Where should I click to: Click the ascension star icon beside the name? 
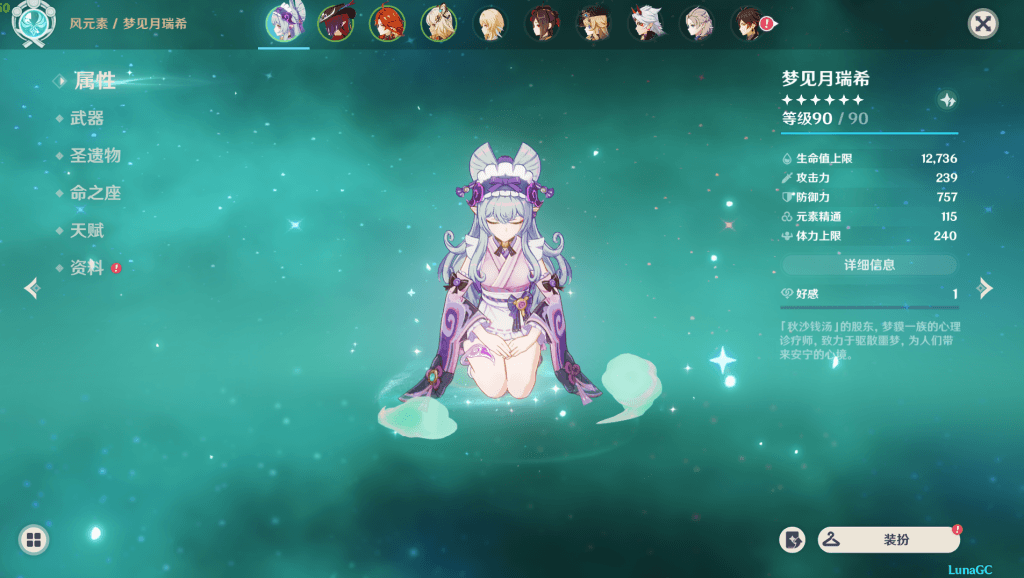(x=947, y=100)
